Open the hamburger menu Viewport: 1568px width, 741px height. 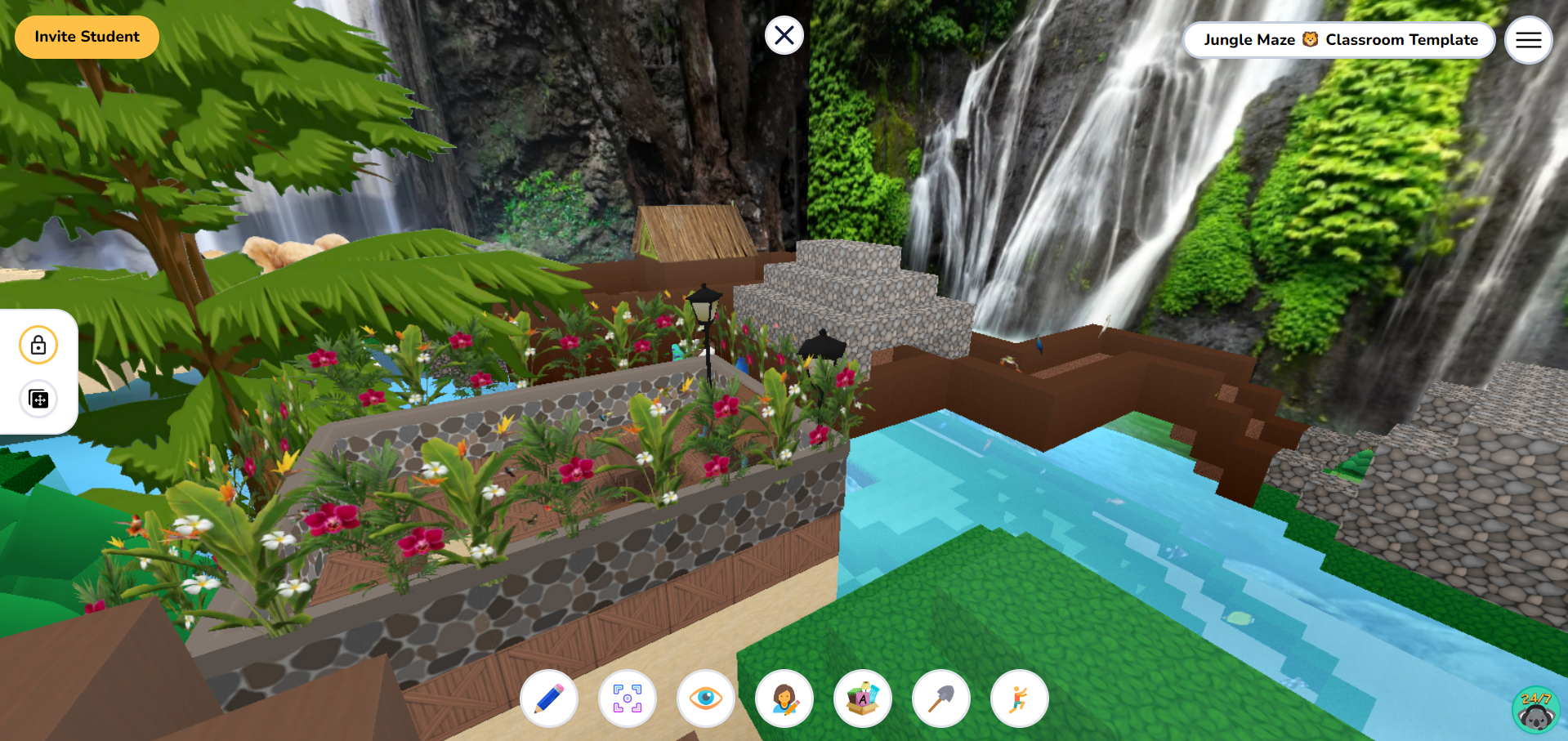click(x=1527, y=39)
